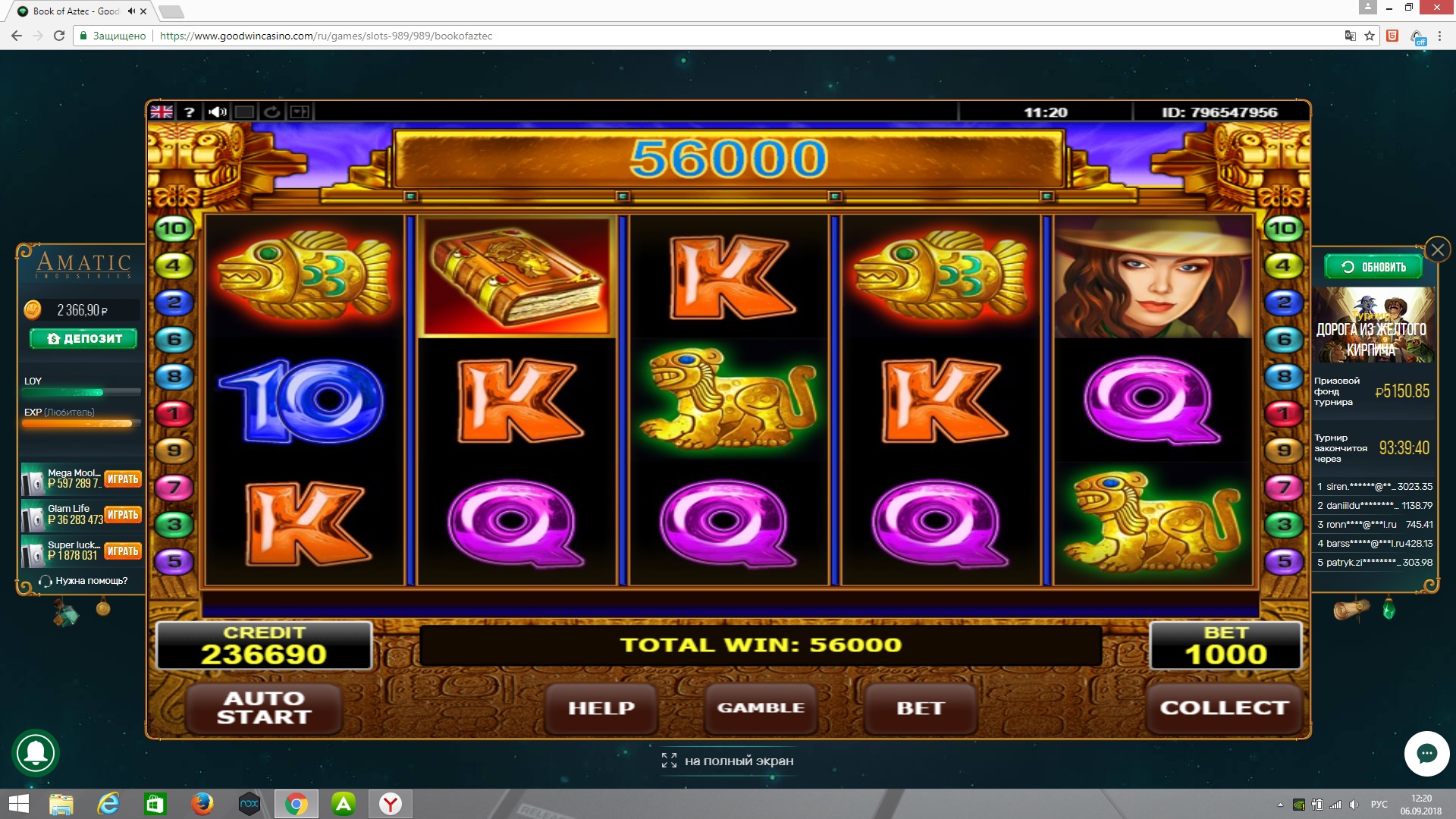Open the notification bell icon
This screenshot has width=1456, height=819.
coord(36,753)
